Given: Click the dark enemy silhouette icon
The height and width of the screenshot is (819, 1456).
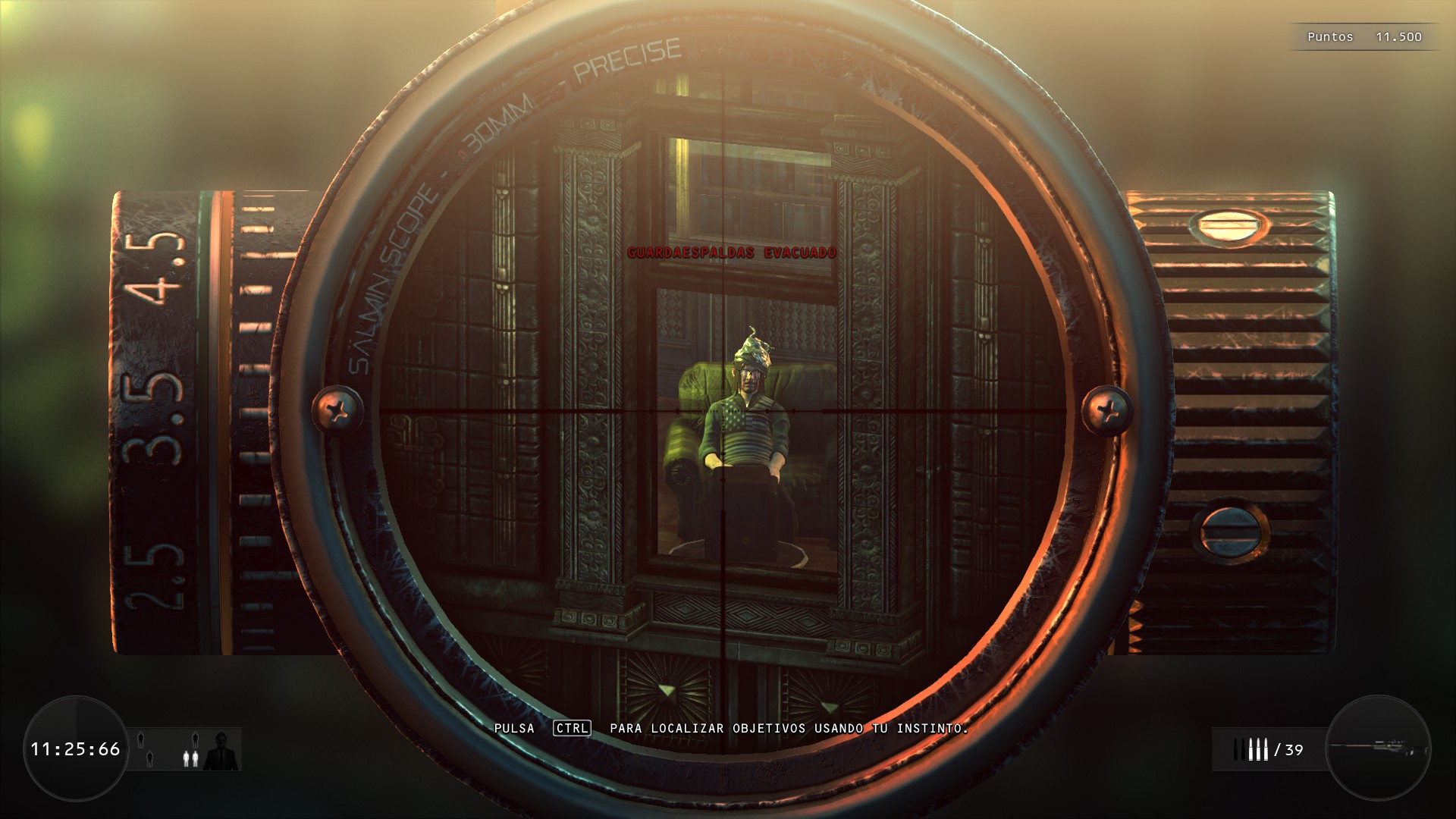Looking at the screenshot, I should [x=141, y=739].
